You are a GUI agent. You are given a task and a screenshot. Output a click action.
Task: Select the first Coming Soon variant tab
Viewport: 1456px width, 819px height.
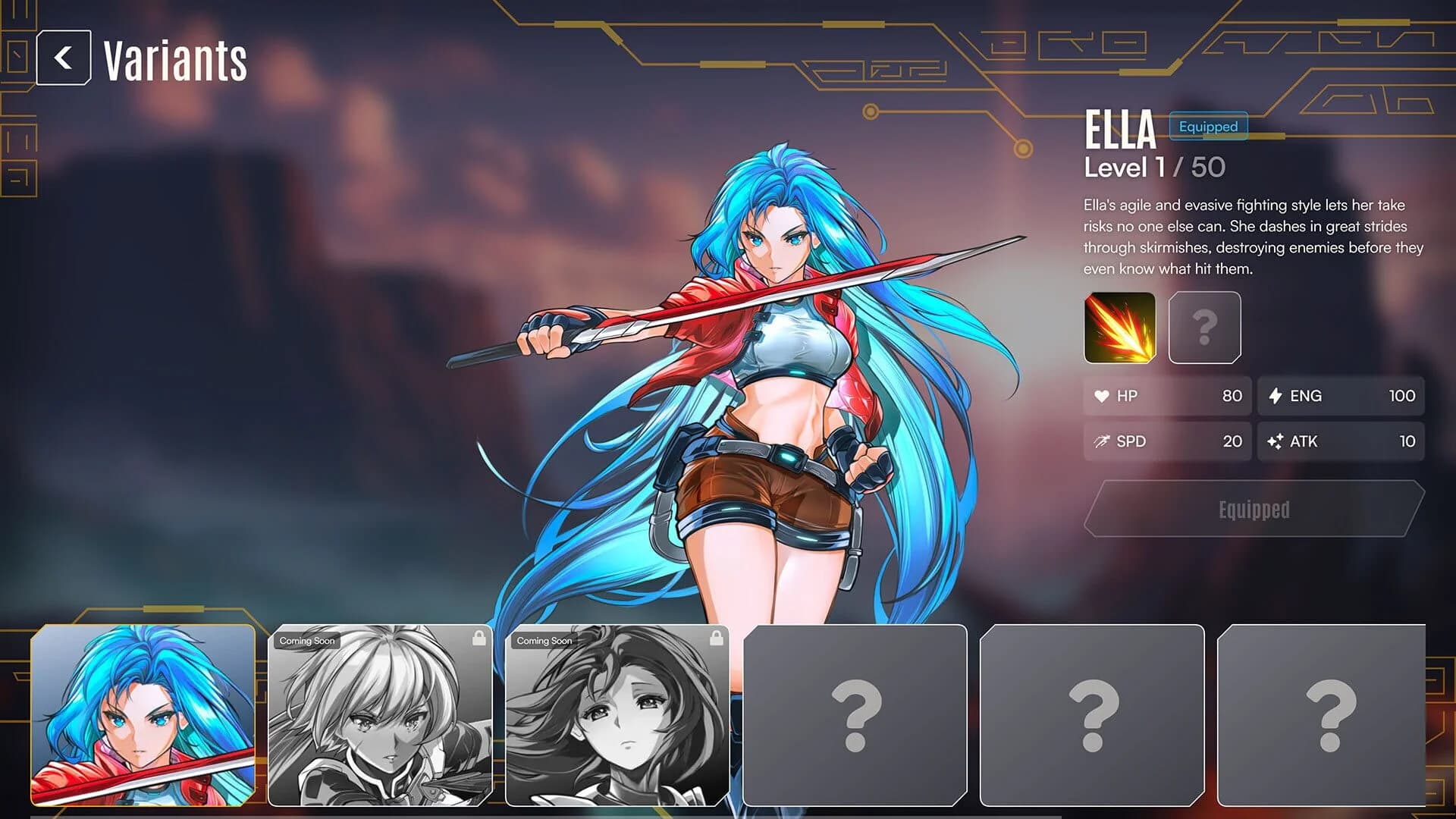(x=382, y=717)
